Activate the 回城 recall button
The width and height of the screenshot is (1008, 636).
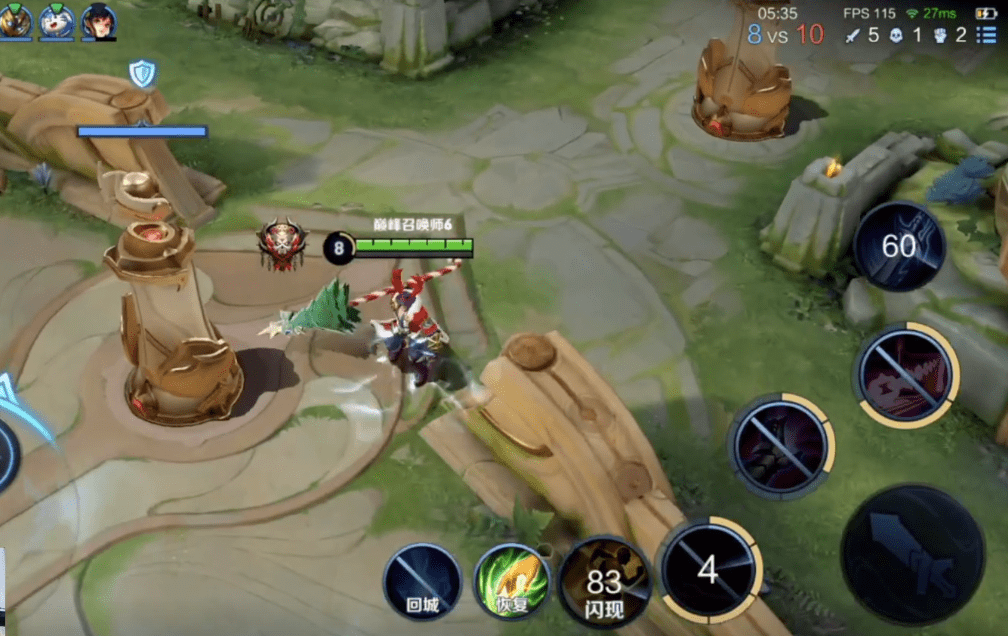422,582
